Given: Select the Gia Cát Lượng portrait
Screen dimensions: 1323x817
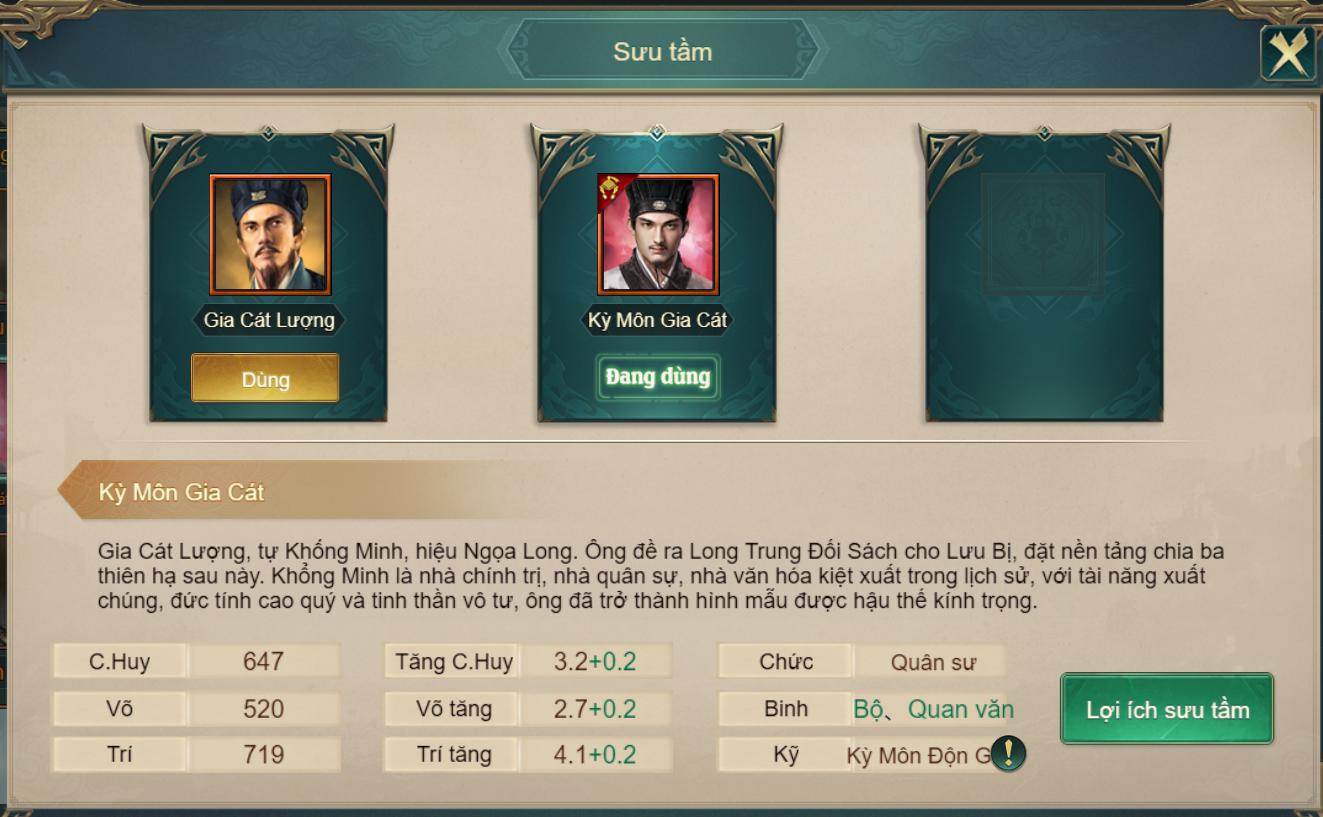Looking at the screenshot, I should pos(269,235).
